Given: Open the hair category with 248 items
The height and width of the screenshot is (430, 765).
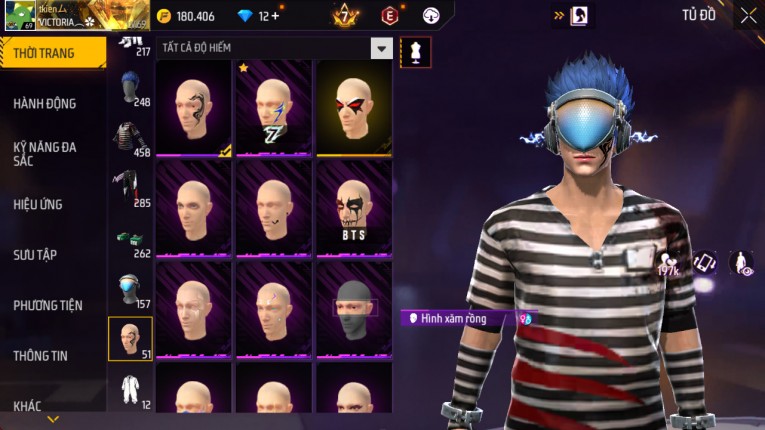Looking at the screenshot, I should pyautogui.click(x=129, y=89).
